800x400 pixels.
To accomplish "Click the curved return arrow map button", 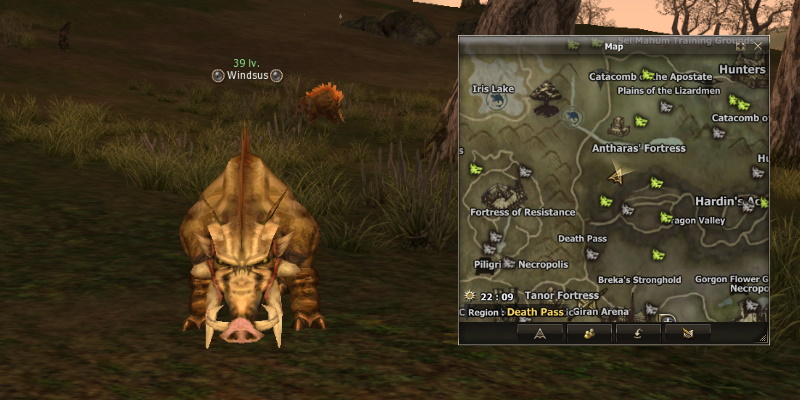I will click(637, 333).
